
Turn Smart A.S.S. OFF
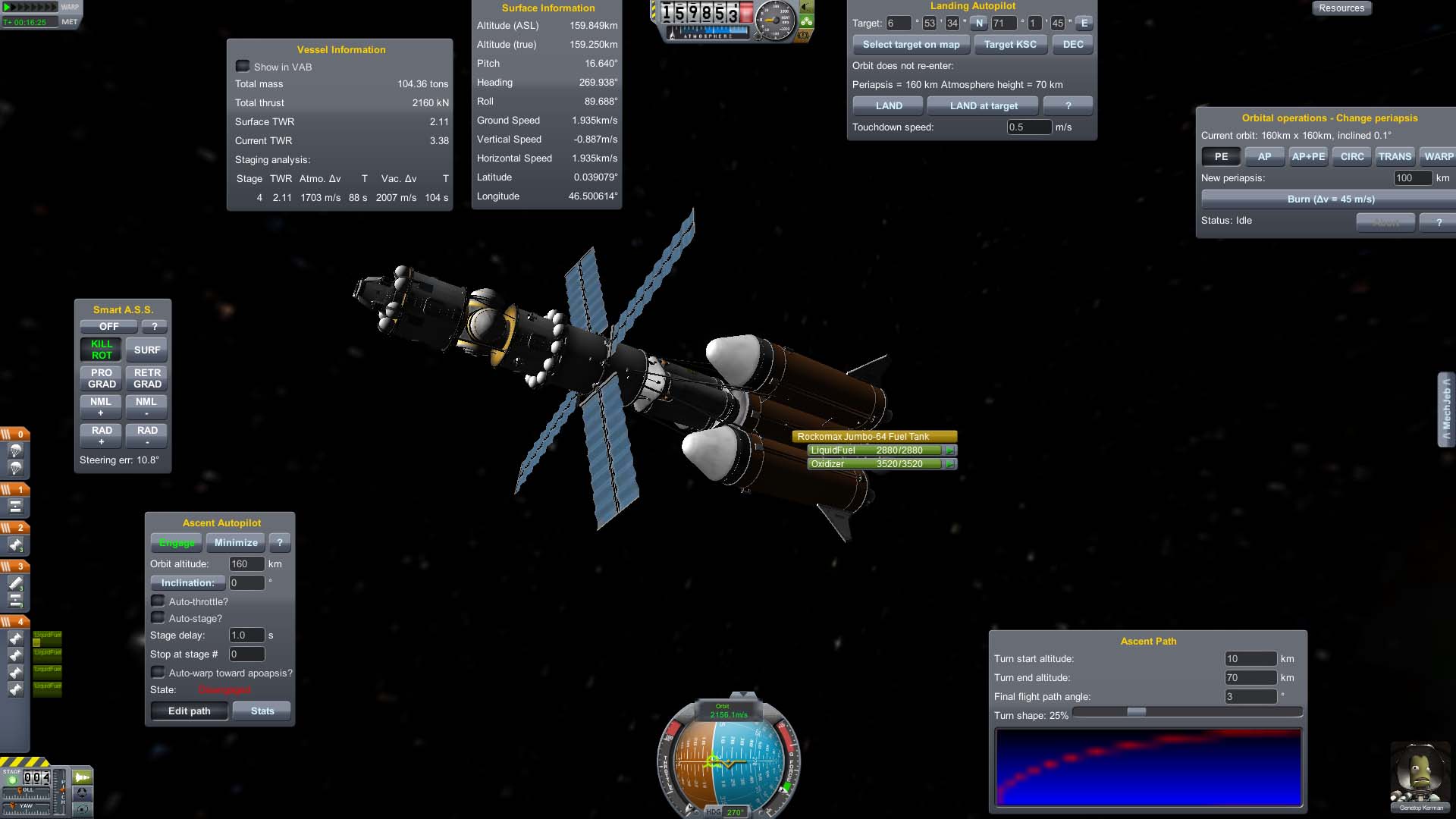tap(108, 326)
